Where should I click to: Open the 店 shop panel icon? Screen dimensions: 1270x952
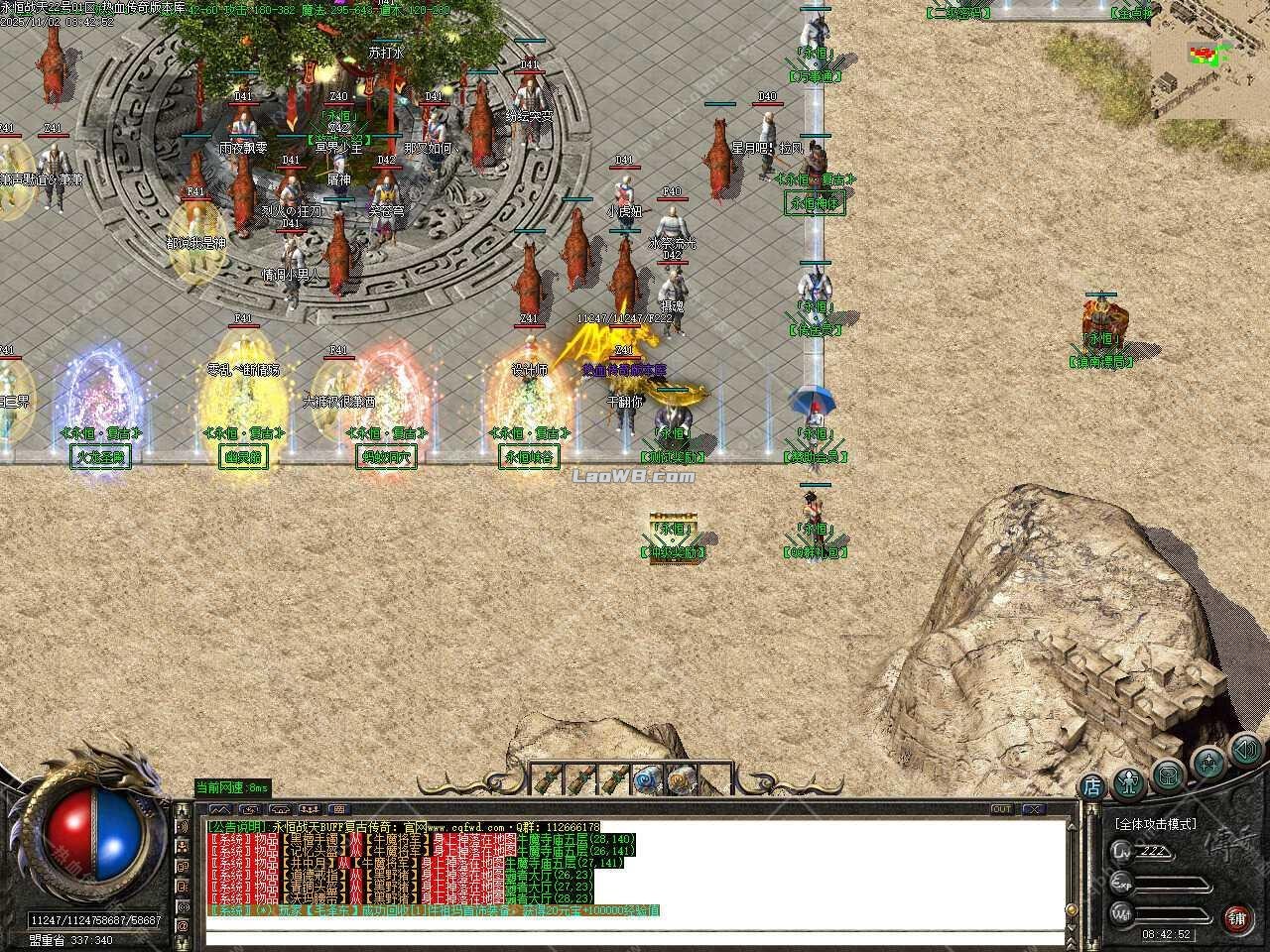tap(1091, 784)
